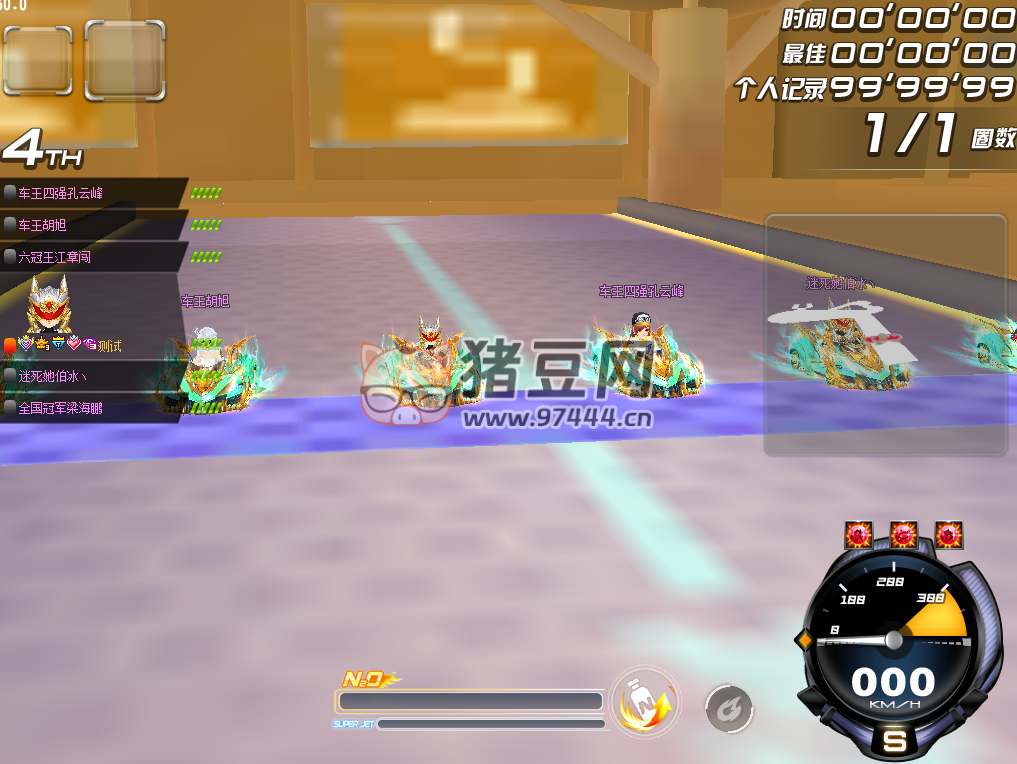Screen dimensions: 1017x764
Task: Open the translucent minimap panel
Action: (x=885, y=335)
